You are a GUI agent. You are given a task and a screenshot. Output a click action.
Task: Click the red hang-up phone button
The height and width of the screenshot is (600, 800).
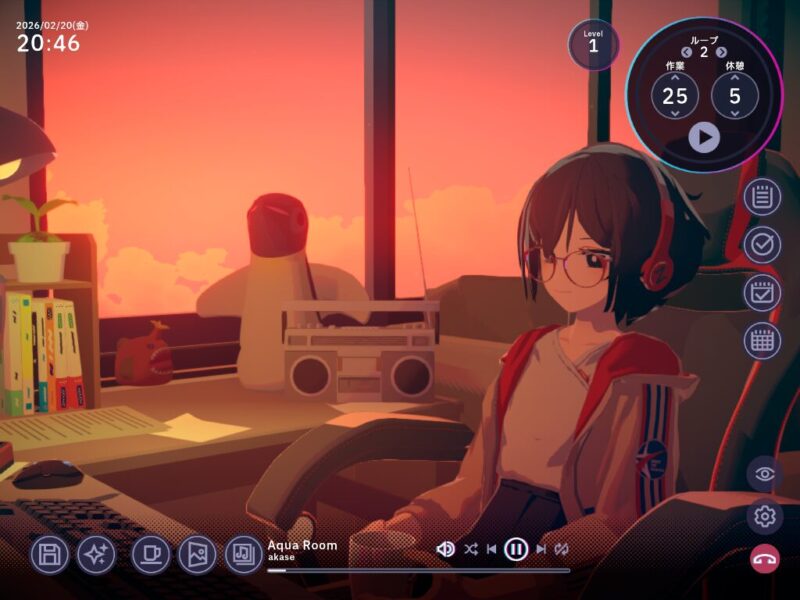pyautogui.click(x=765, y=558)
